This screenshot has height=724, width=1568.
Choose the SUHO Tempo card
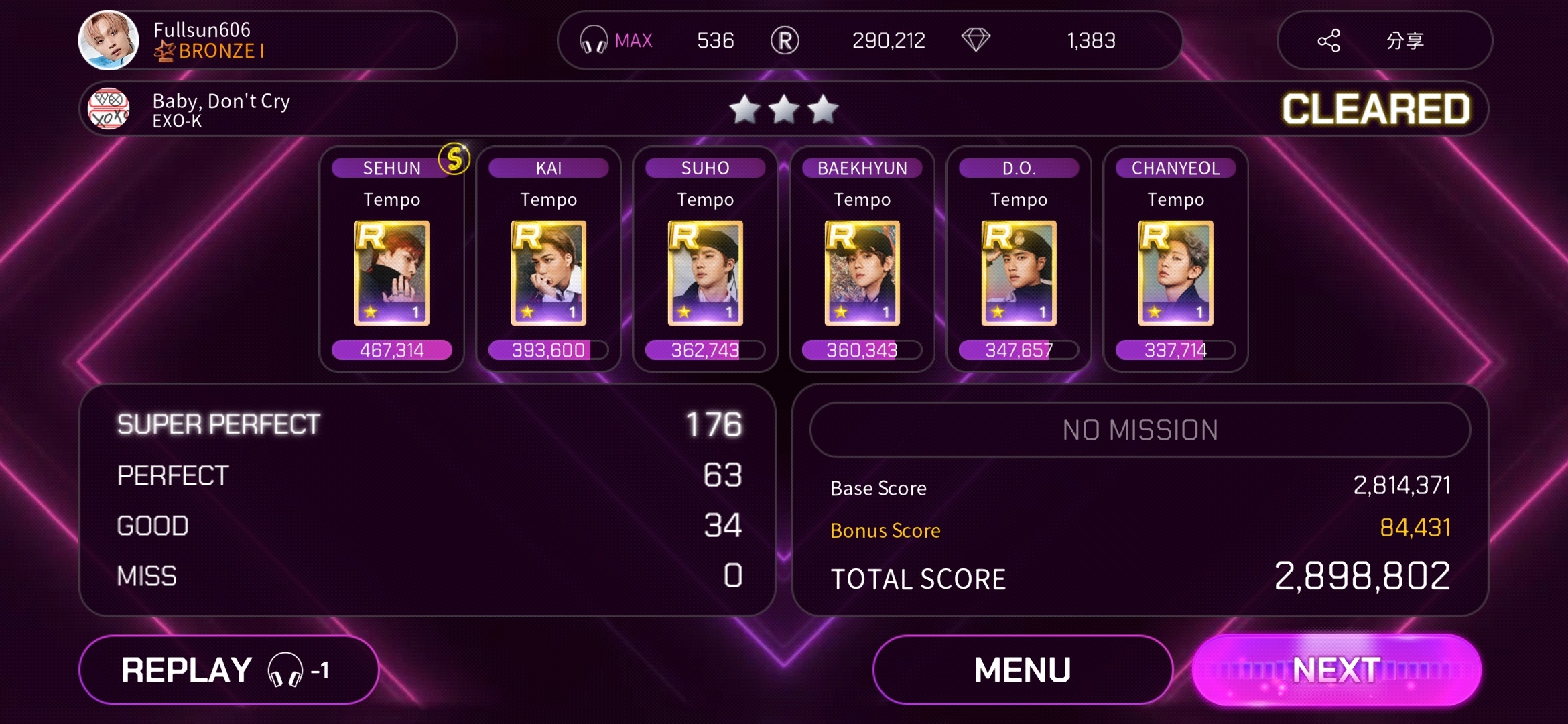click(x=706, y=274)
